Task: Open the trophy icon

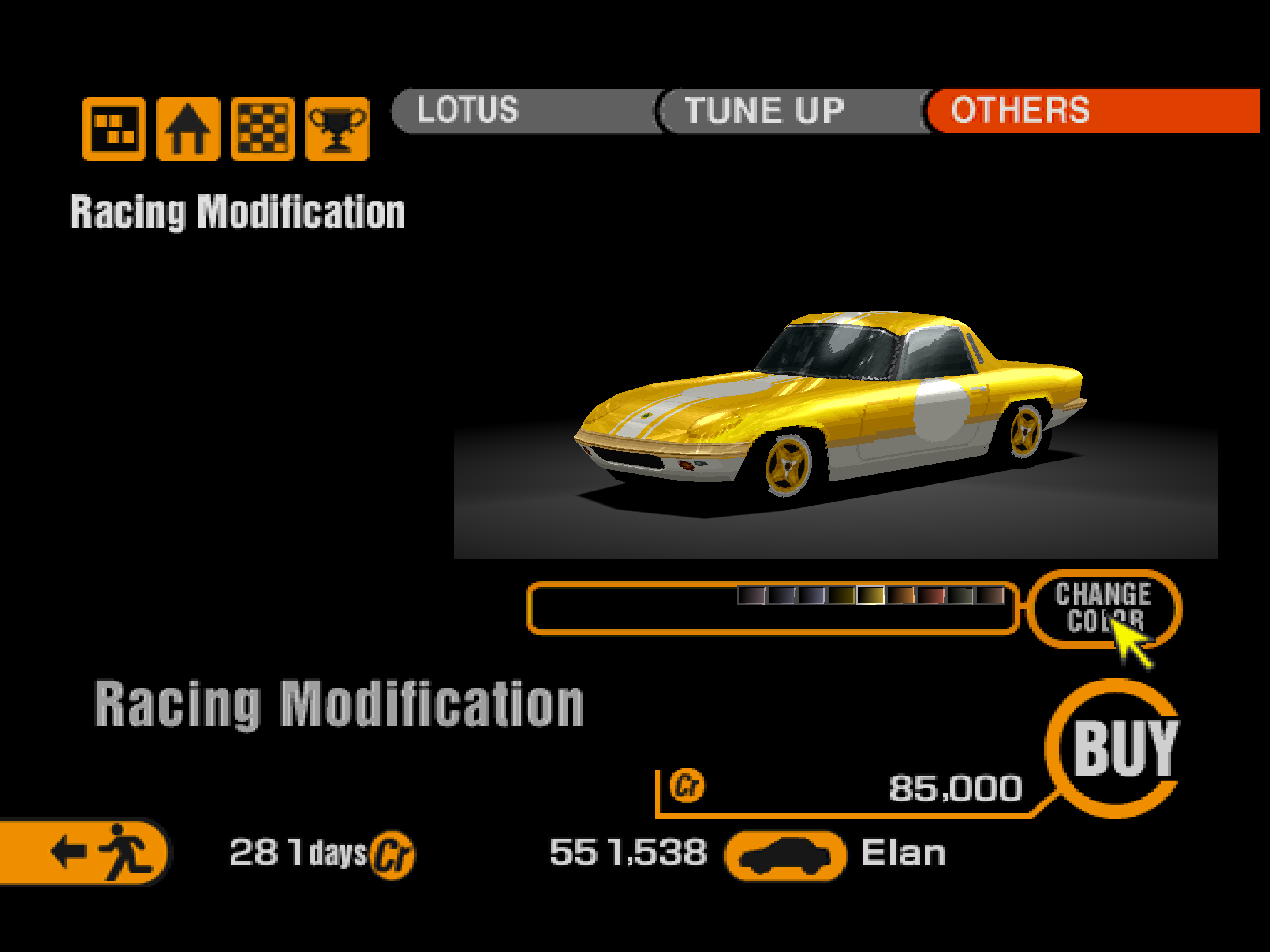Action: pyautogui.click(x=337, y=129)
